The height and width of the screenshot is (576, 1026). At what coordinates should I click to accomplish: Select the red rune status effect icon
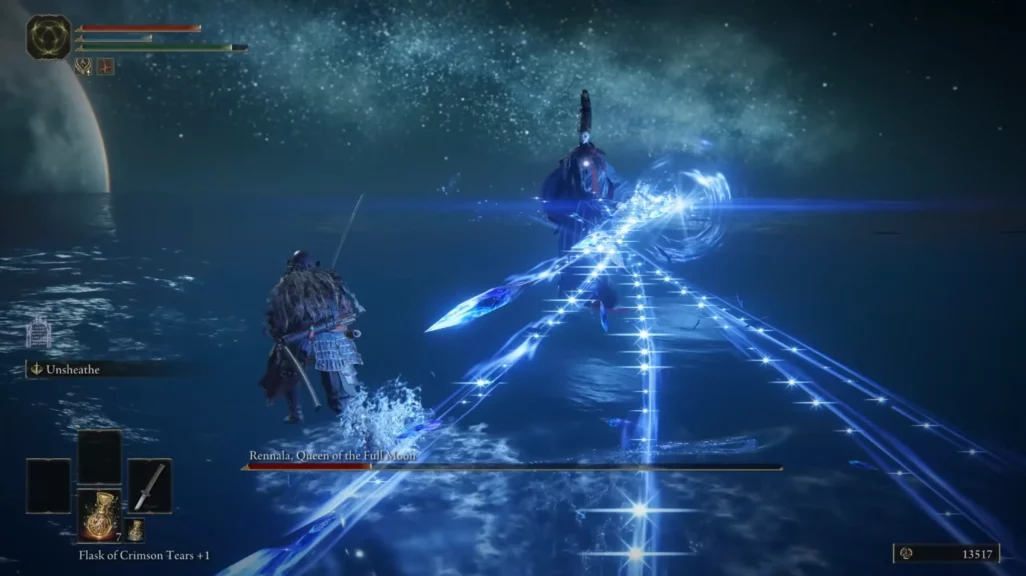pos(105,67)
